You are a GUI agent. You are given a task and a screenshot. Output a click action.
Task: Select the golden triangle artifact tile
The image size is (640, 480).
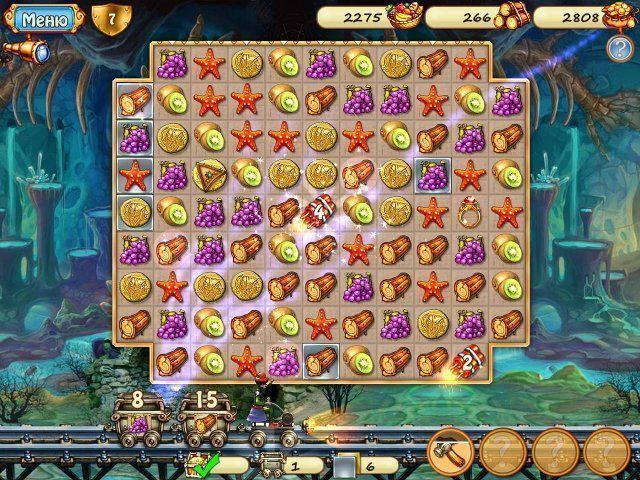(209, 174)
